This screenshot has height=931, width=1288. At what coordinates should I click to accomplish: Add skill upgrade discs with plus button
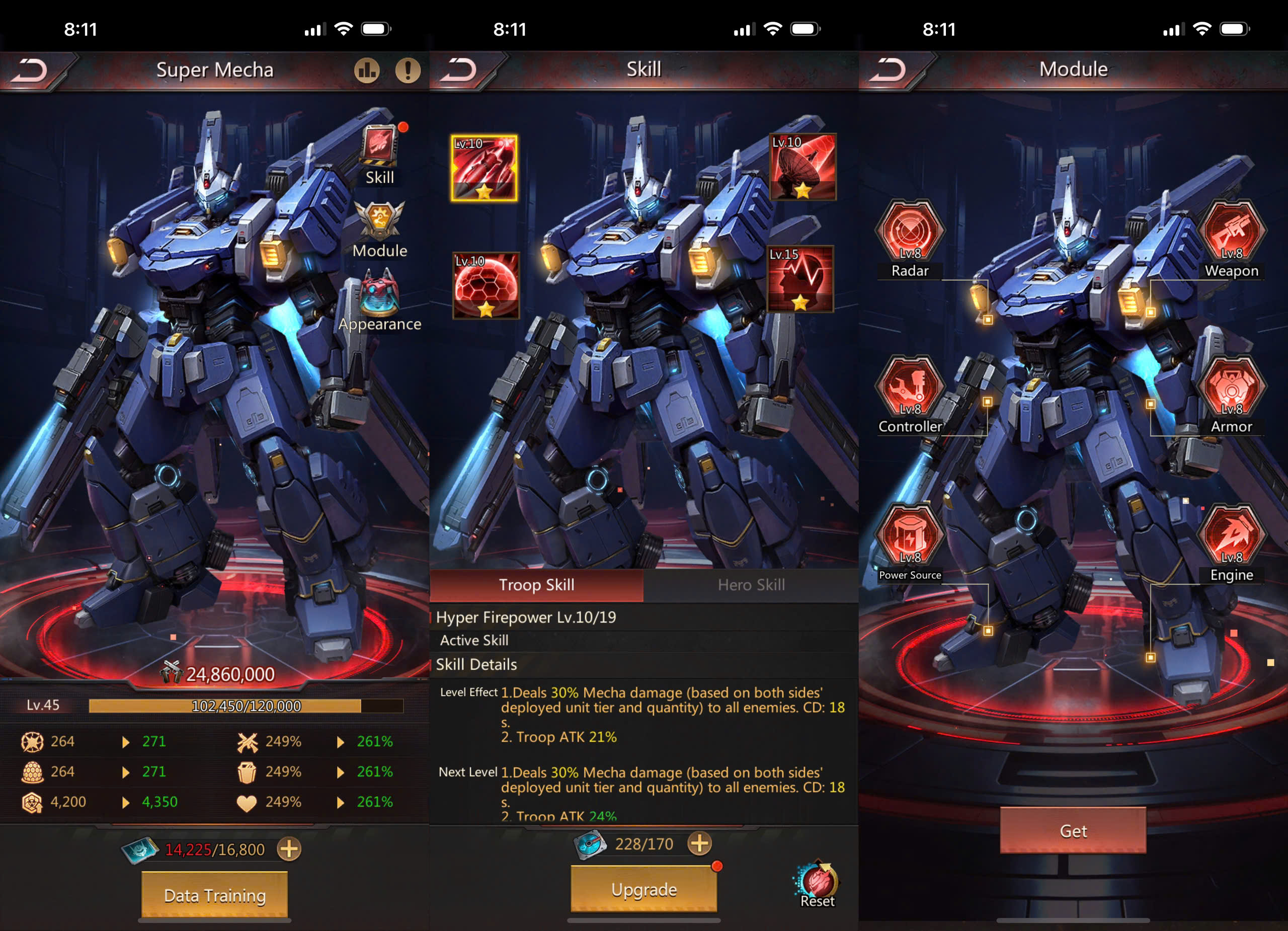(x=700, y=843)
